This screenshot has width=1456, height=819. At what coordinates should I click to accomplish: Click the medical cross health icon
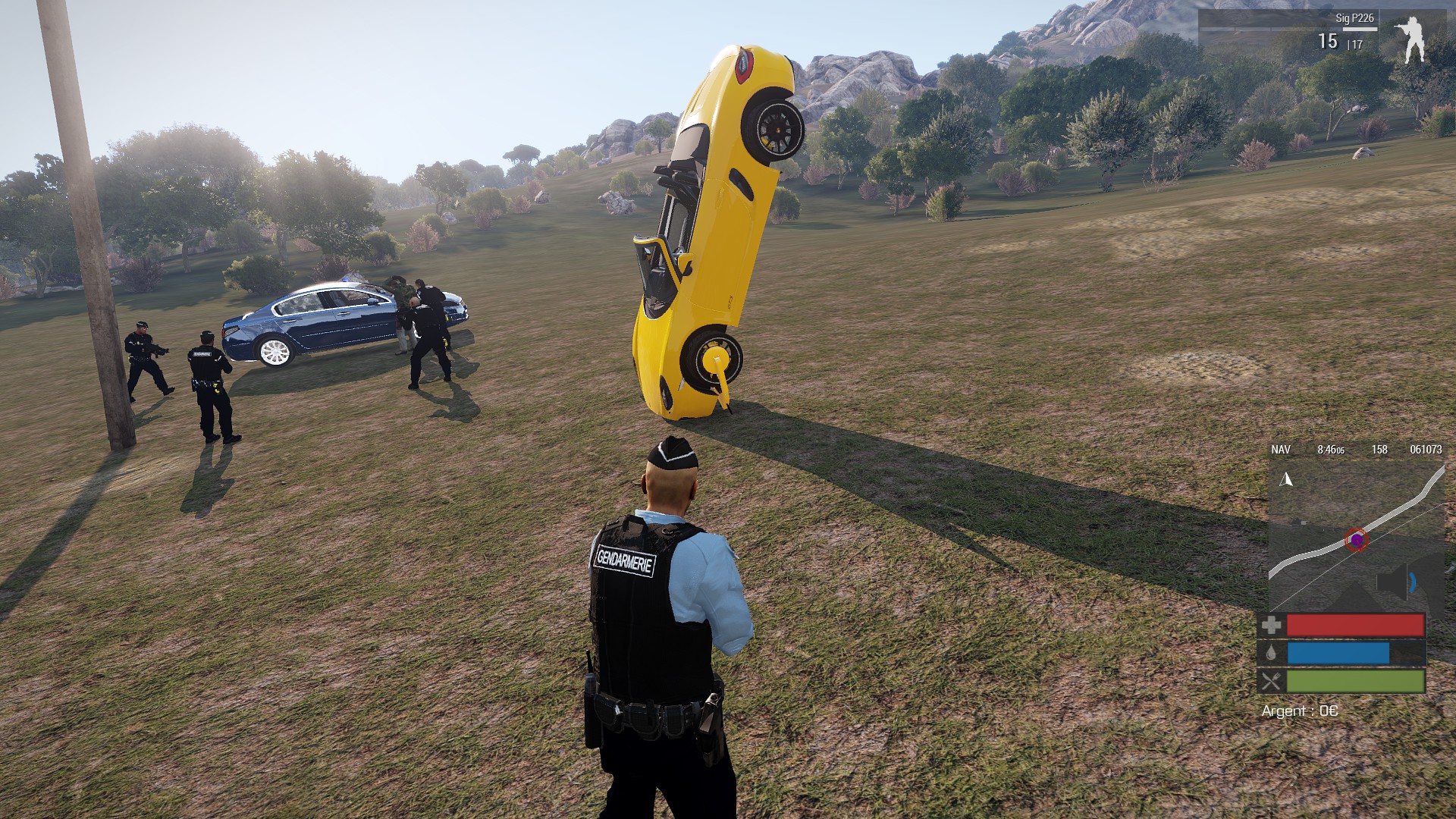[x=1272, y=626]
